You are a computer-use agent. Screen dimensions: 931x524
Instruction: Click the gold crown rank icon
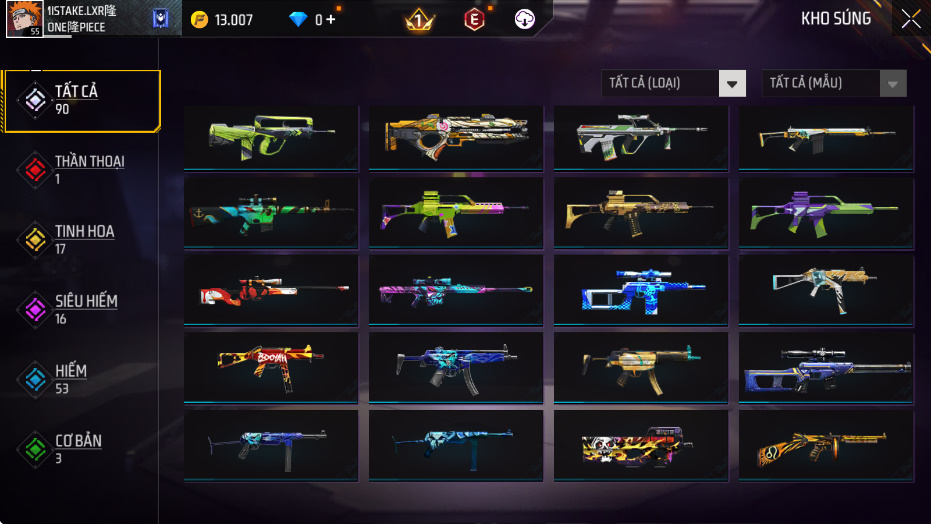(x=419, y=19)
